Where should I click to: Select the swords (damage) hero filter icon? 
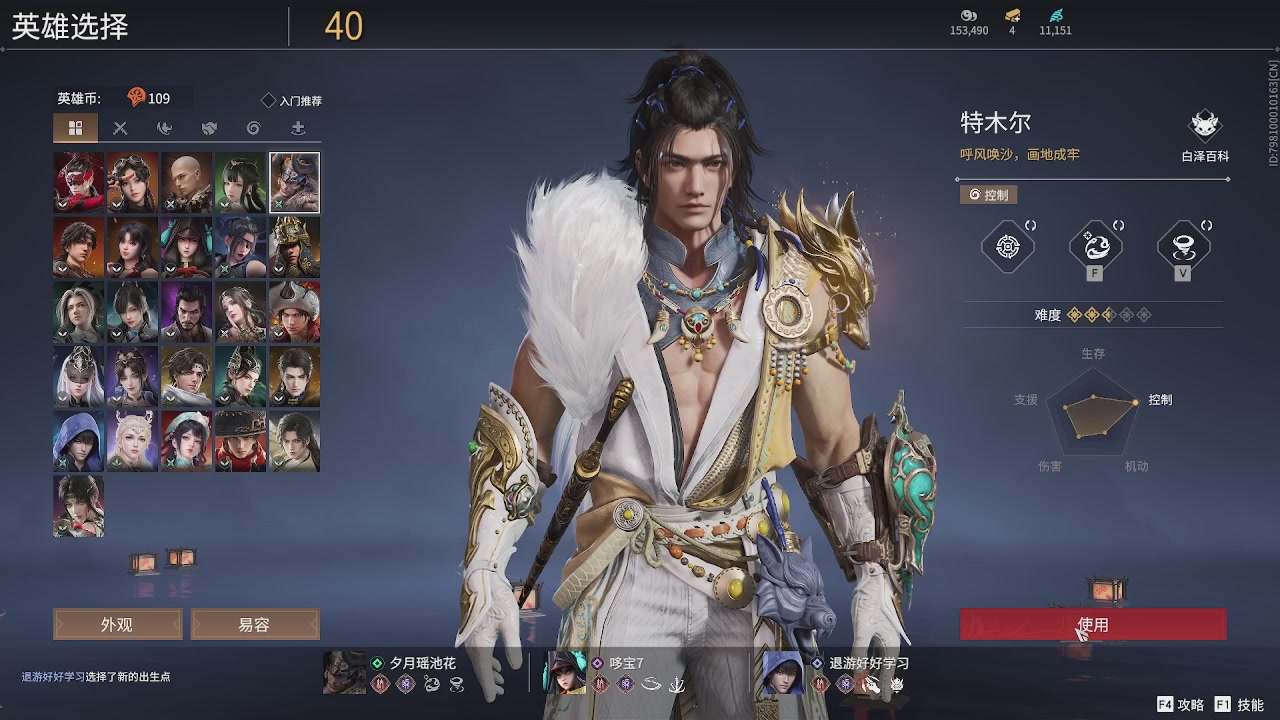click(x=120, y=128)
